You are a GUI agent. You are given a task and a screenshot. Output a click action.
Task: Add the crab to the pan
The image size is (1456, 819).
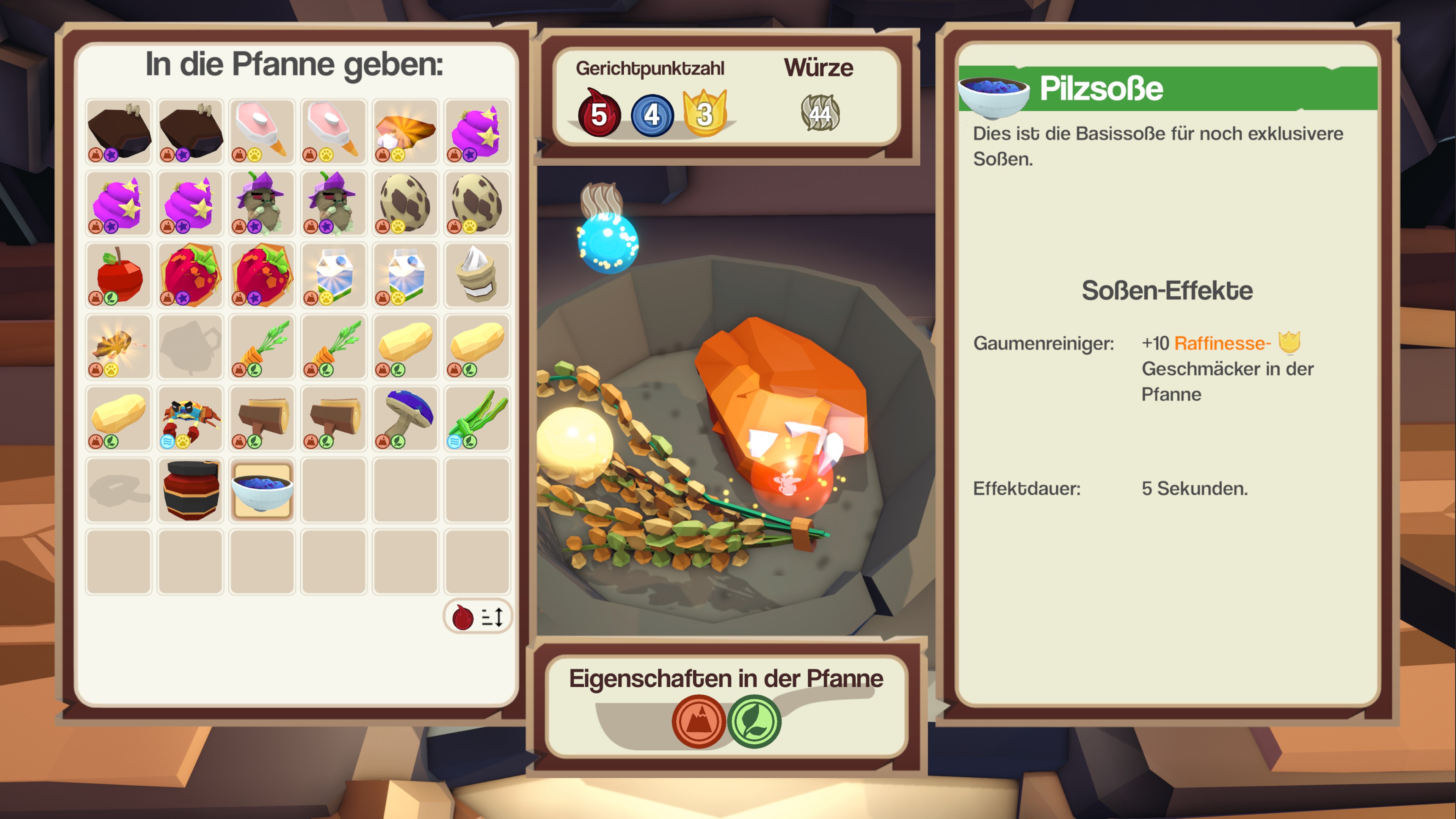pos(190,419)
